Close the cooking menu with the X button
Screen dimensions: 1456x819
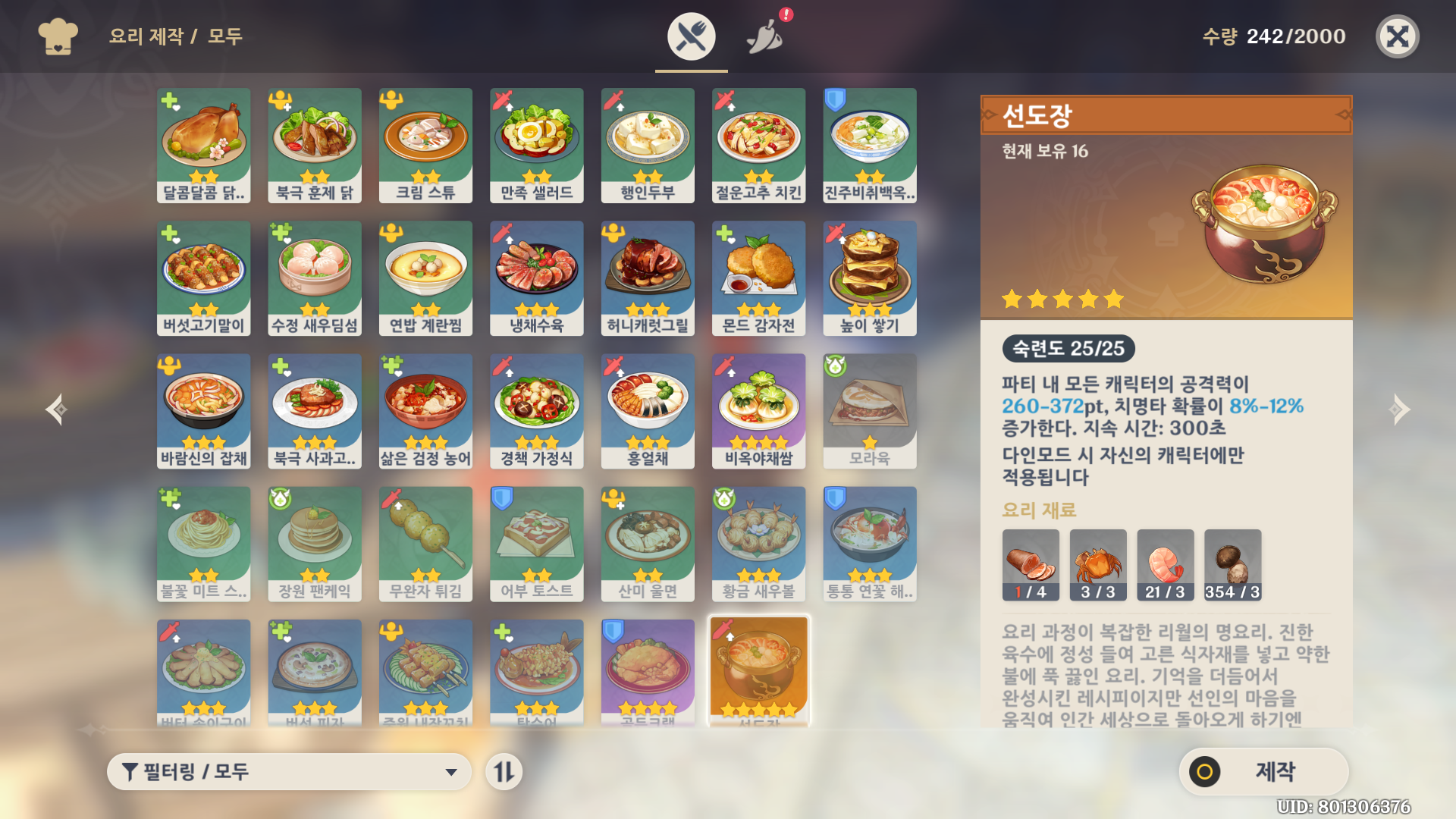[x=1398, y=36]
